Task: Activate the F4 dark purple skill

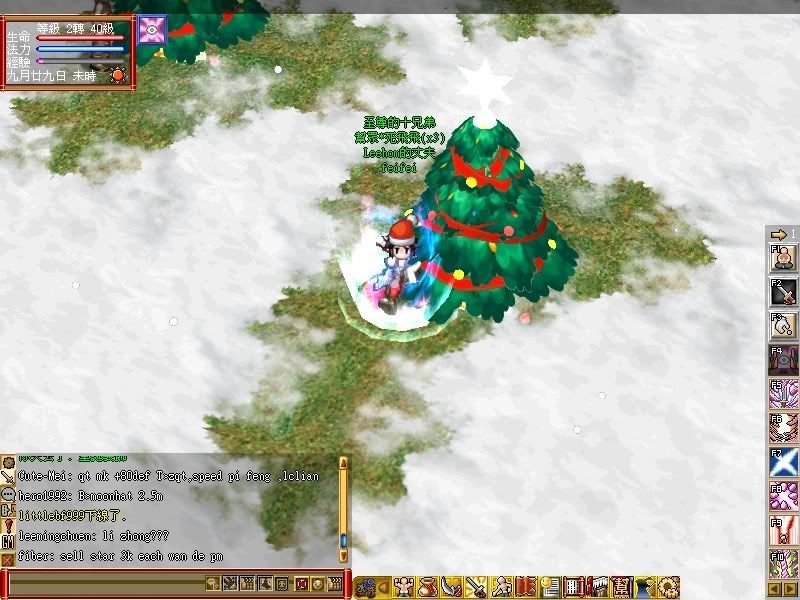Action: 782,360
